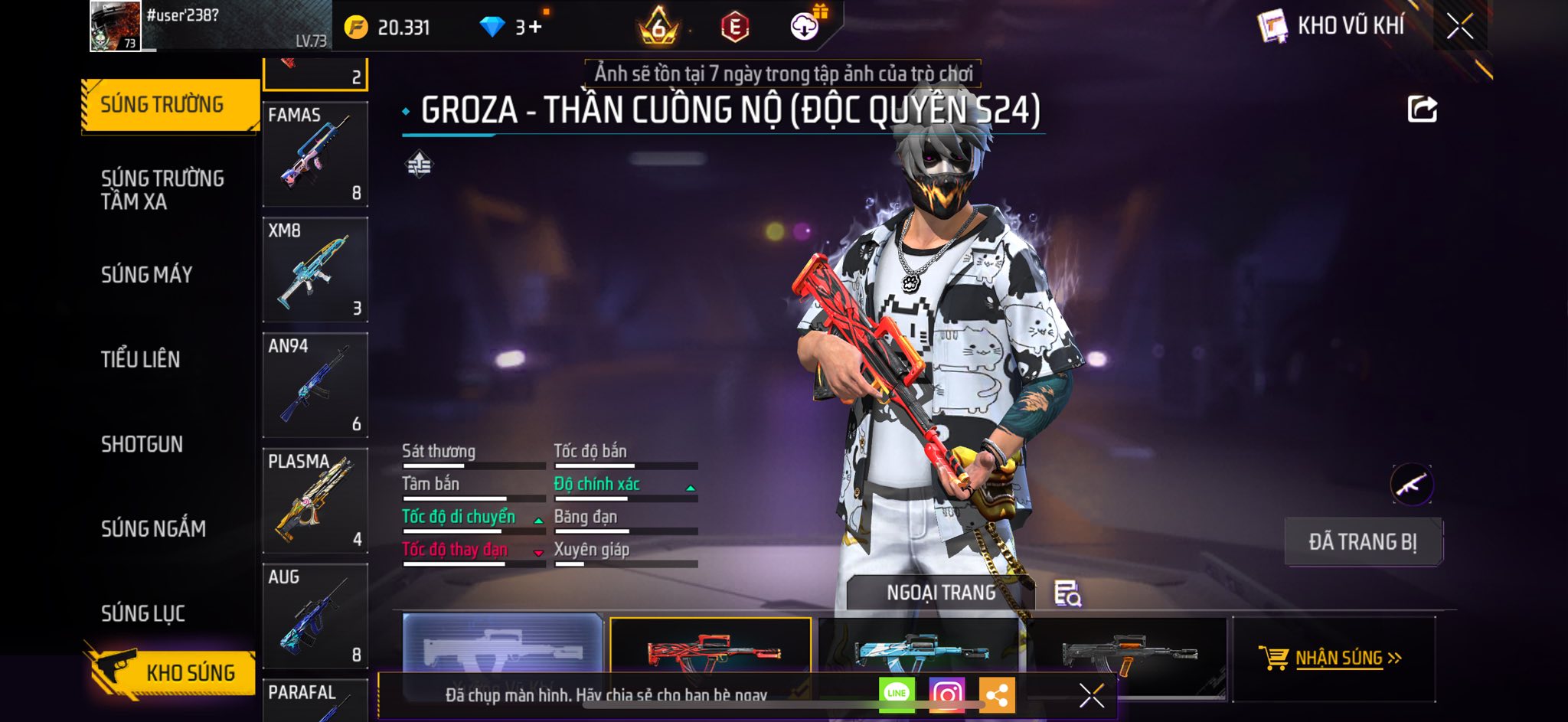
Task: Open the Súng Lục category
Action: (x=142, y=613)
